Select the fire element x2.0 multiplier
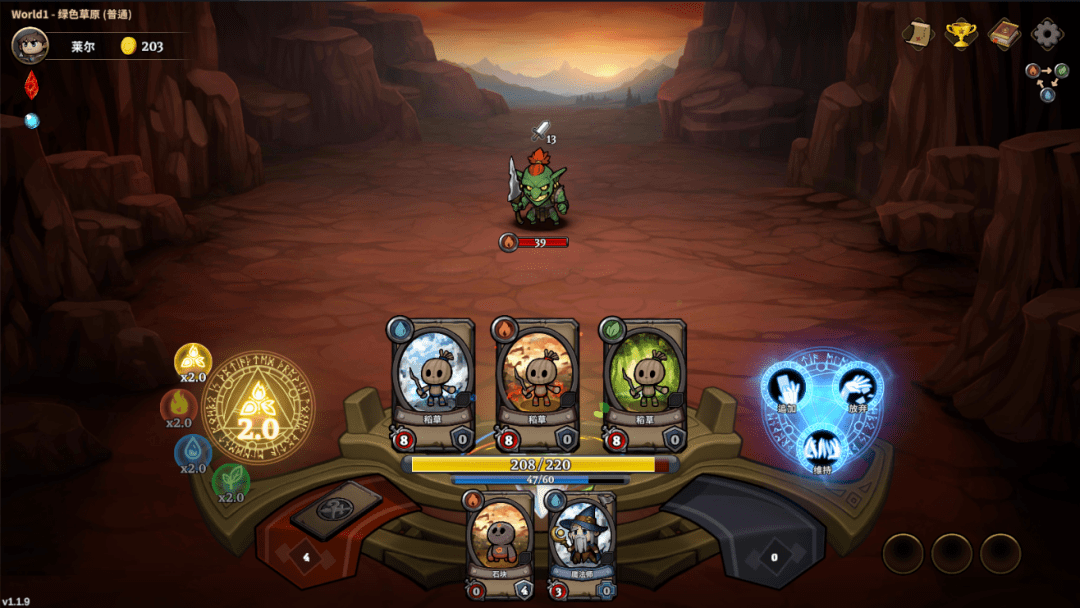 tap(178, 406)
